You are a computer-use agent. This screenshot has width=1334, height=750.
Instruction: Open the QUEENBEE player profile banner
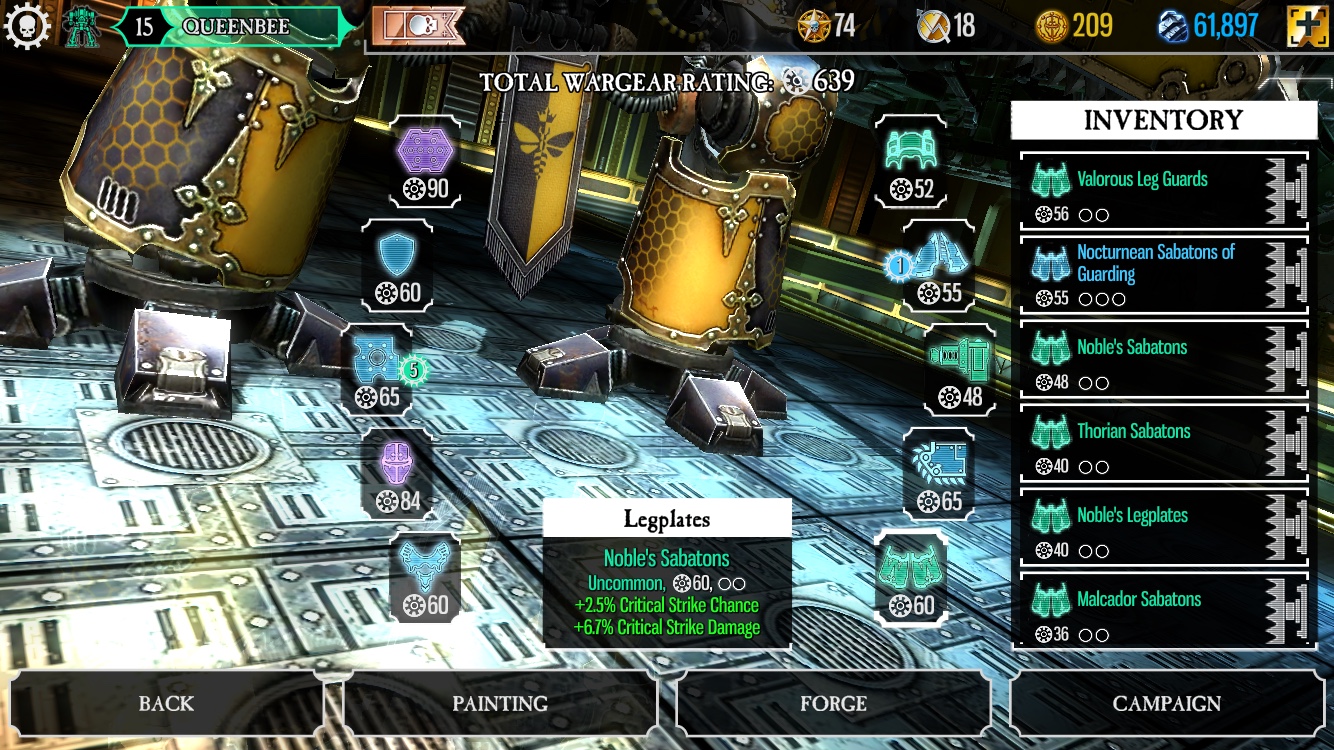point(235,26)
